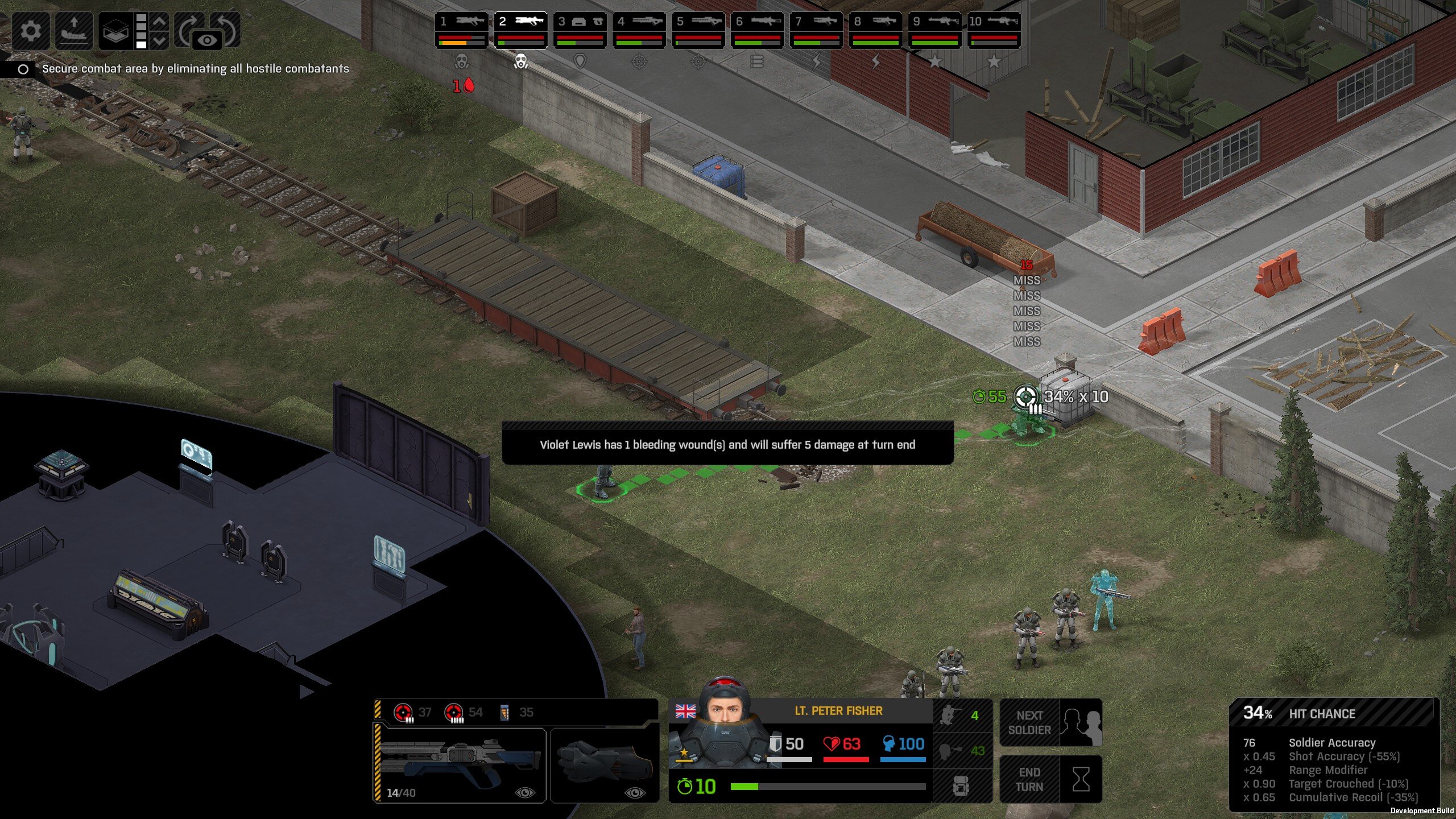Screen dimensions: 1456x819
Task: Click the dropship evacuate button
Action: [73, 30]
